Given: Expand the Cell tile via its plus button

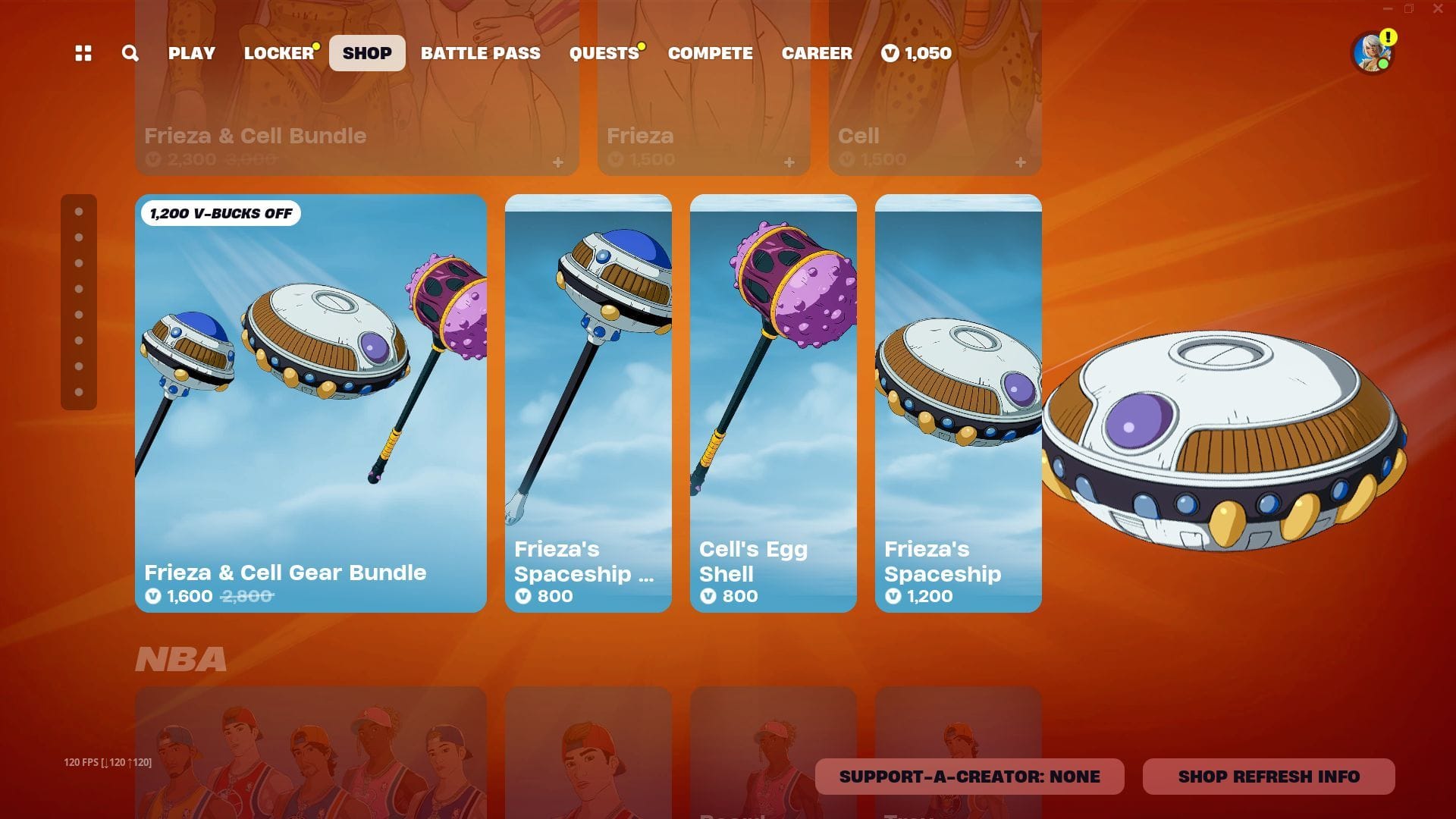Looking at the screenshot, I should 1020,162.
